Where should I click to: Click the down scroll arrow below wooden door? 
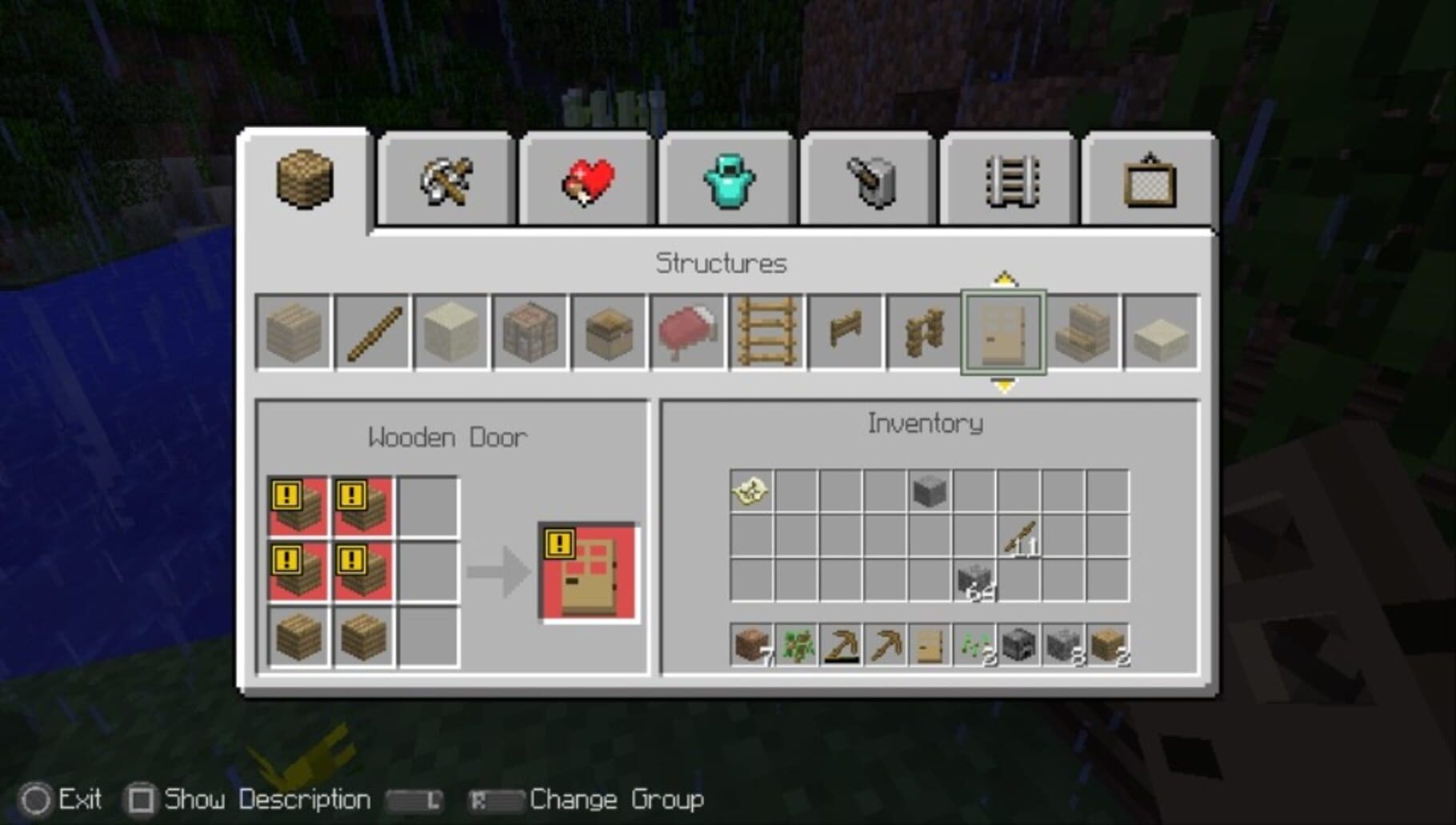tap(1003, 386)
